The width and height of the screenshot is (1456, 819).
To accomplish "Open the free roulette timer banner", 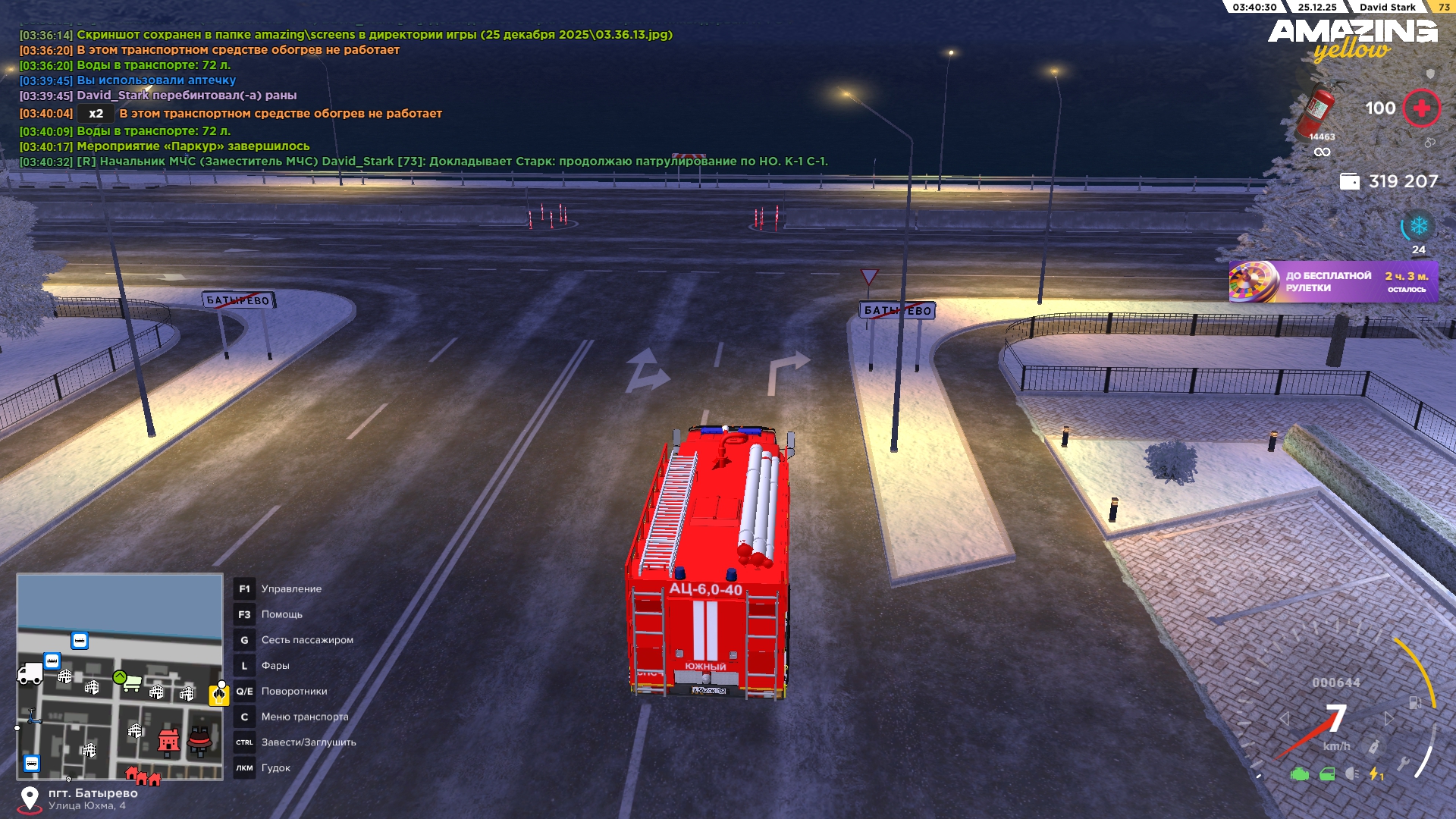I will tap(1333, 282).
